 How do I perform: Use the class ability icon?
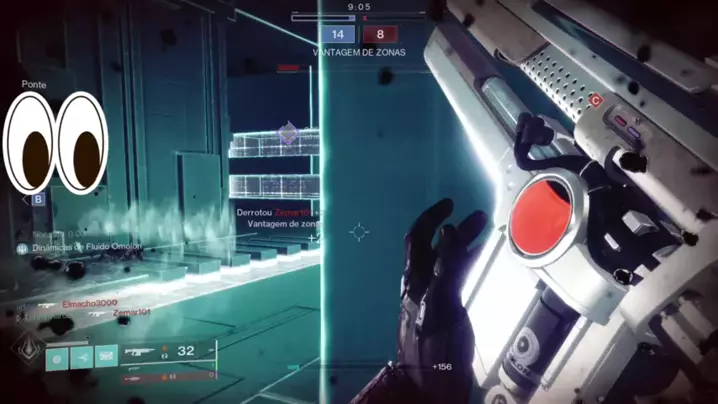[106, 357]
